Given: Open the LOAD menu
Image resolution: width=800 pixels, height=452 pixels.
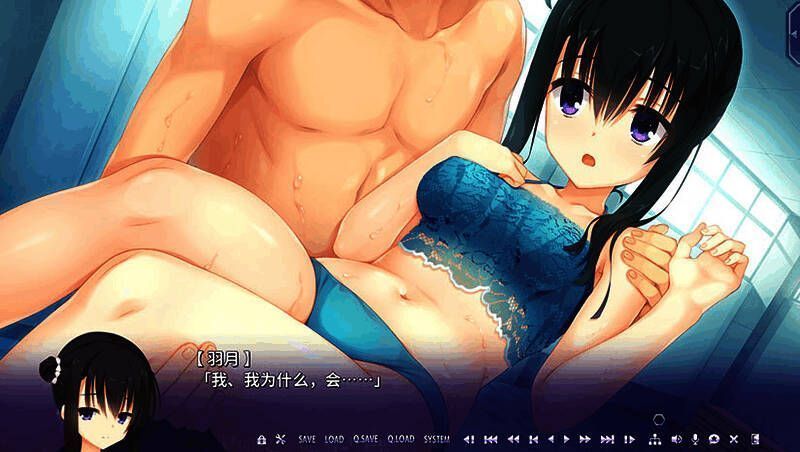Looking at the screenshot, I should (x=334, y=439).
